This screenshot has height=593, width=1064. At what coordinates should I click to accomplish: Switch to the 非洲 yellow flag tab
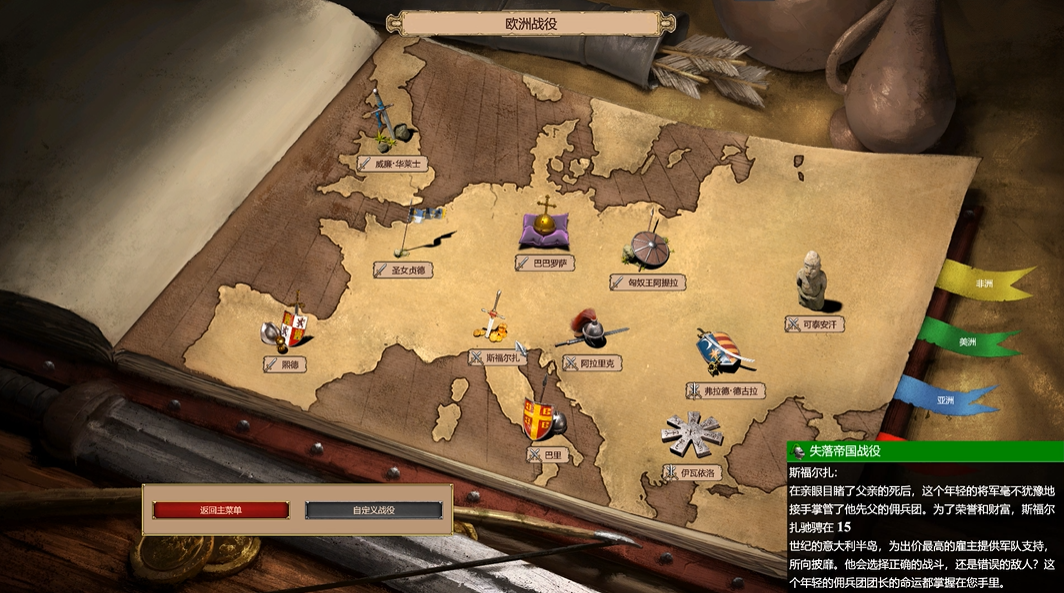point(983,283)
